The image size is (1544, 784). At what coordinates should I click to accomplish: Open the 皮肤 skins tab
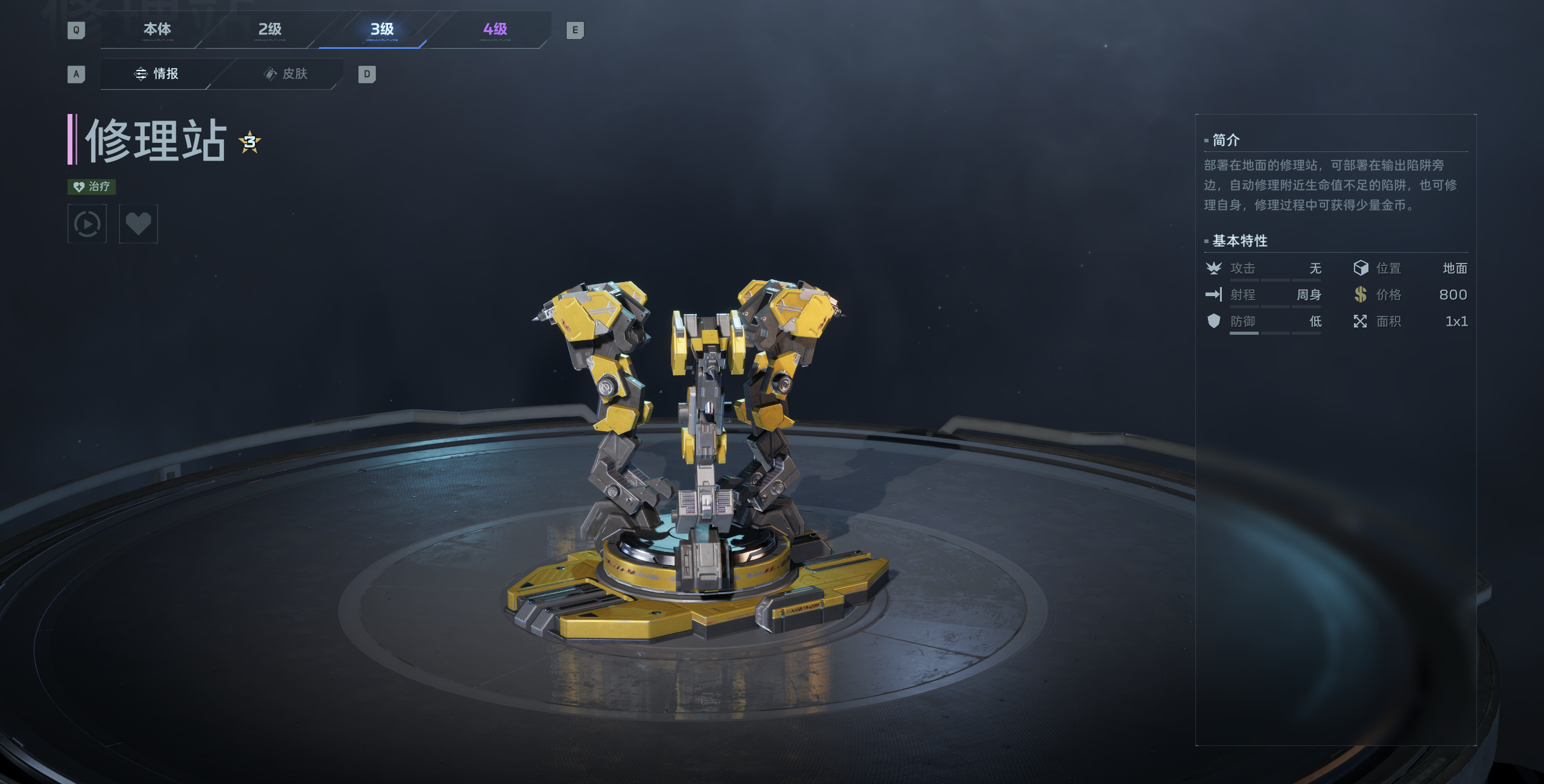point(286,74)
